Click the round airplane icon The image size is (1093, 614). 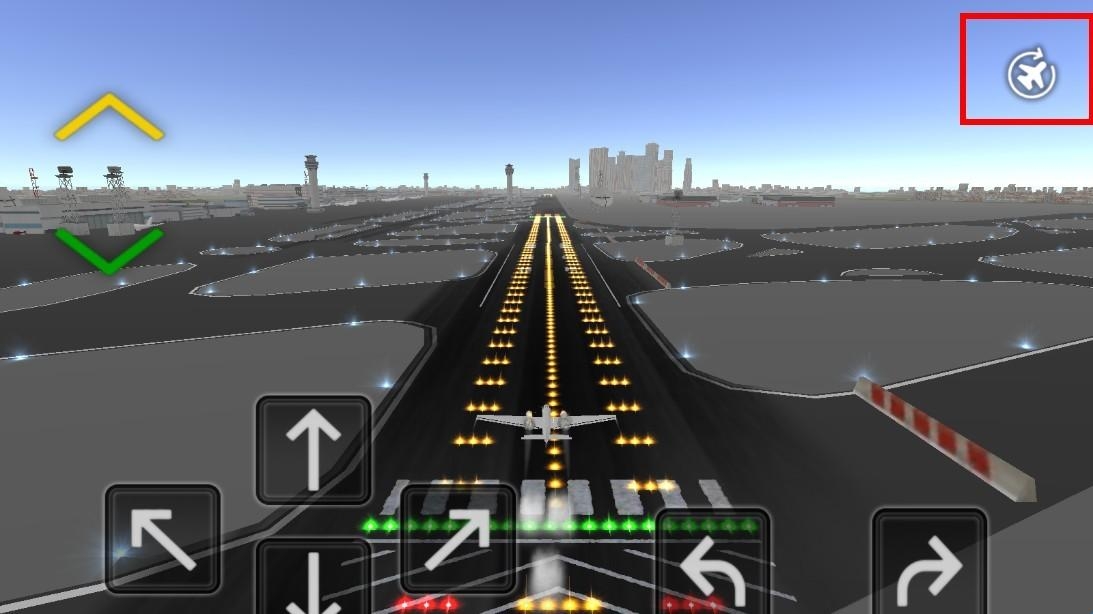coord(1031,74)
